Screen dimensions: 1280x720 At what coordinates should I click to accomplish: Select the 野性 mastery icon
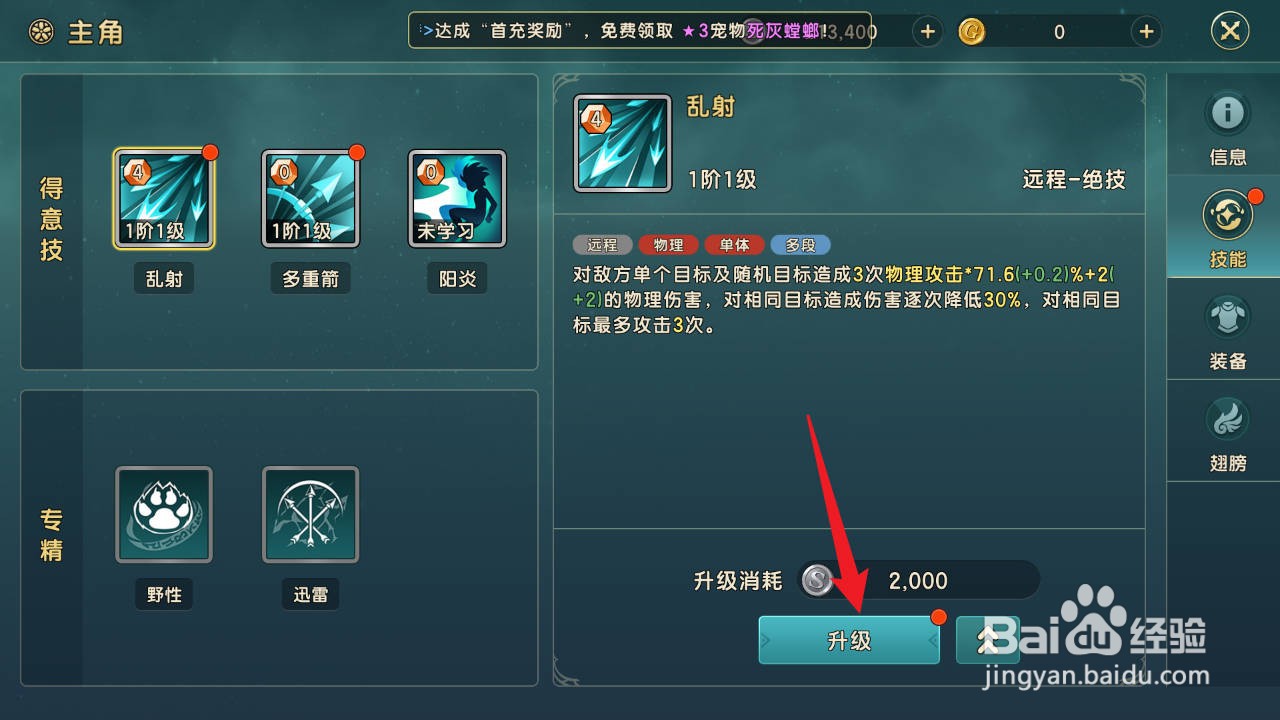click(163, 515)
